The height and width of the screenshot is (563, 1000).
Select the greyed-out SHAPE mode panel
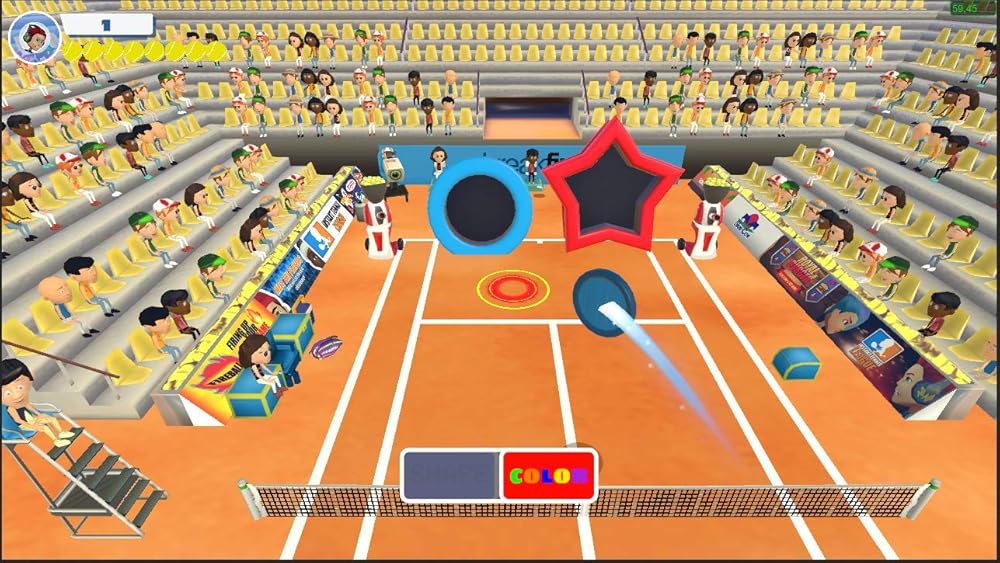click(x=452, y=475)
